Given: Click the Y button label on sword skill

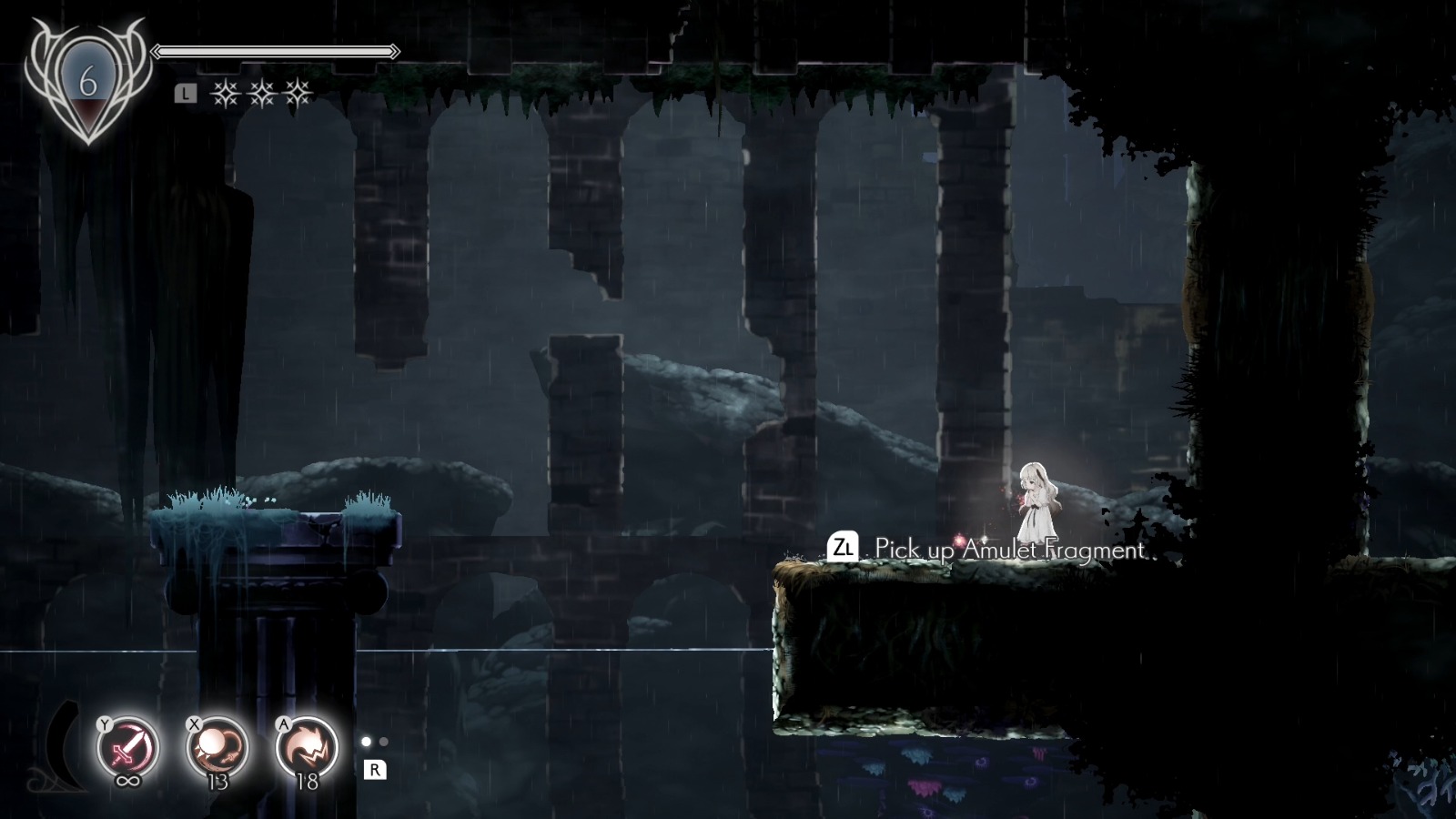Looking at the screenshot, I should click(104, 724).
